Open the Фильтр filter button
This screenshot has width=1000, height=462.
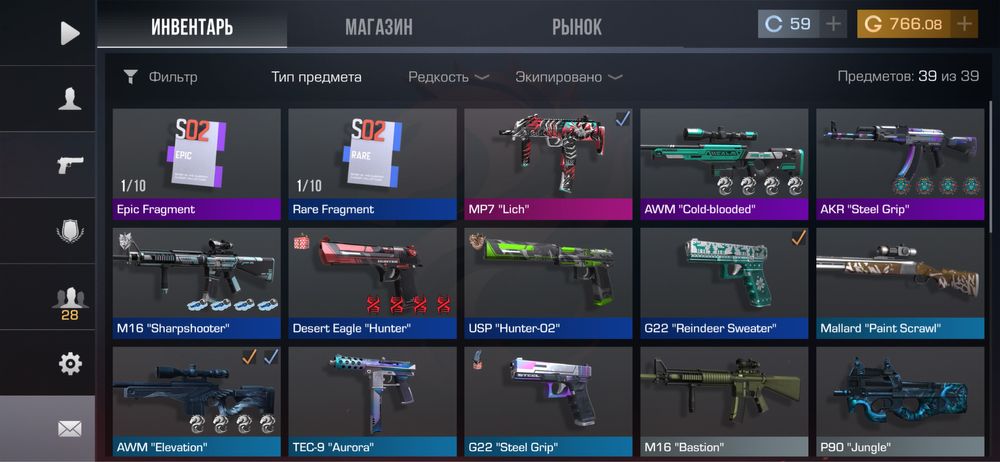[160, 77]
